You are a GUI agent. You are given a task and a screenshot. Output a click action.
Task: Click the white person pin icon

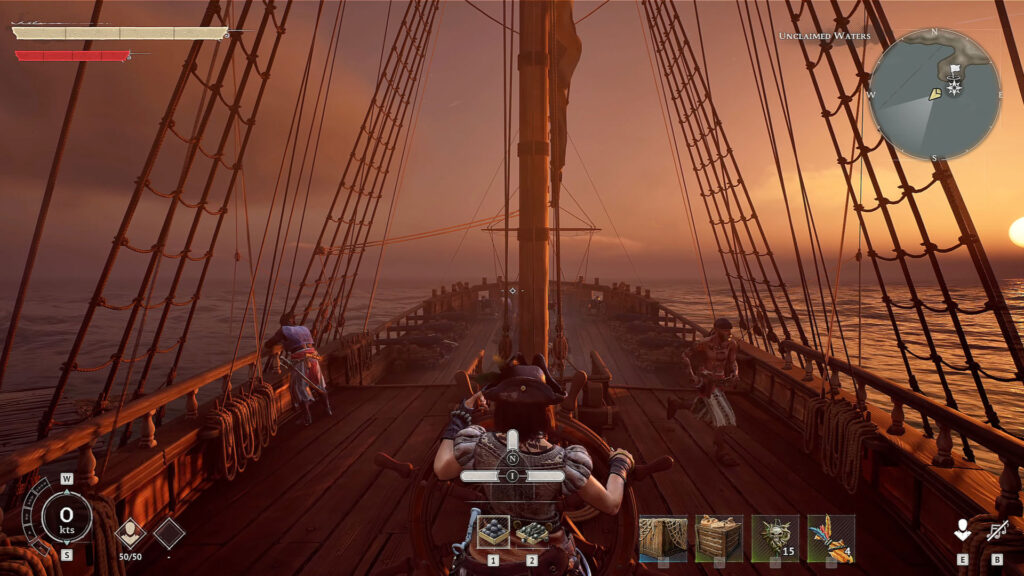click(x=962, y=531)
